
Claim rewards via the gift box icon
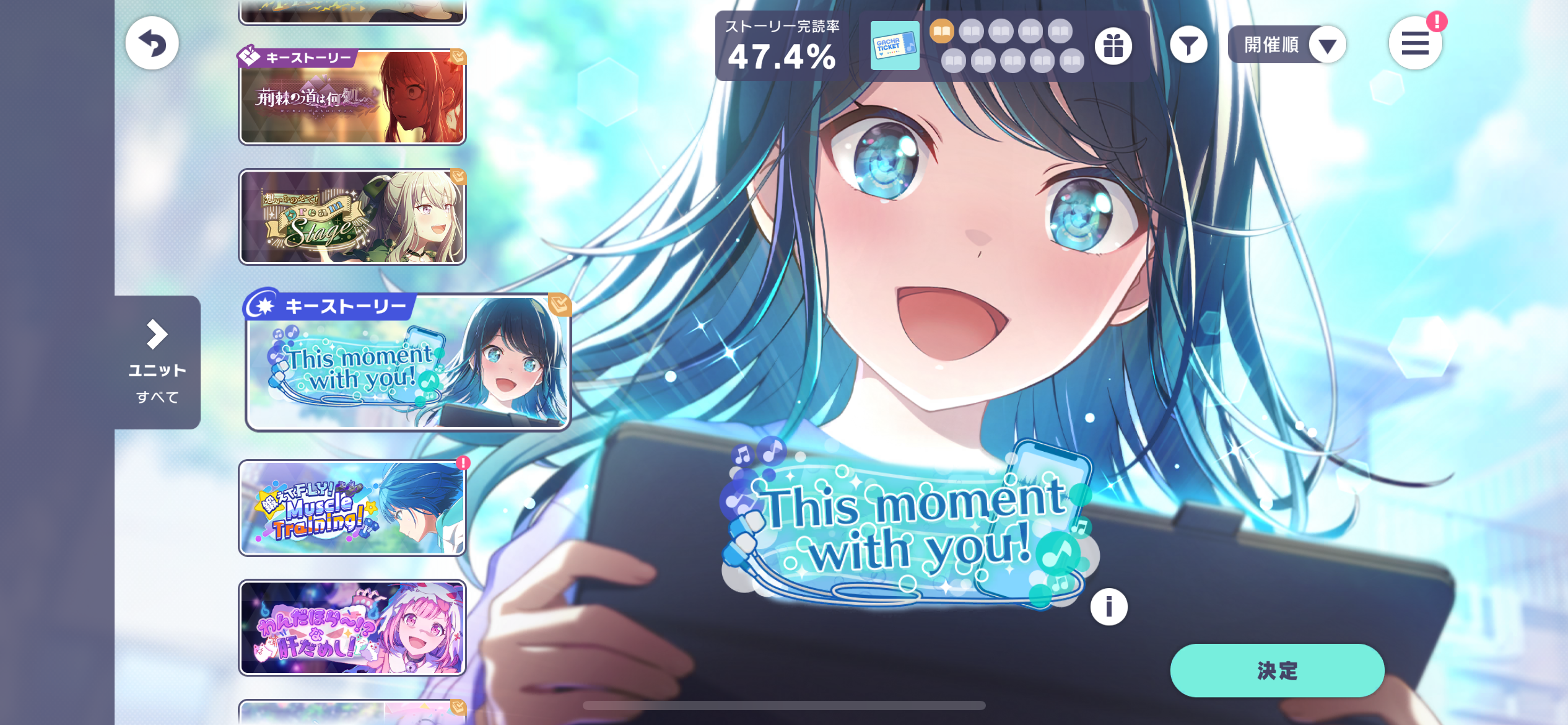1113,45
